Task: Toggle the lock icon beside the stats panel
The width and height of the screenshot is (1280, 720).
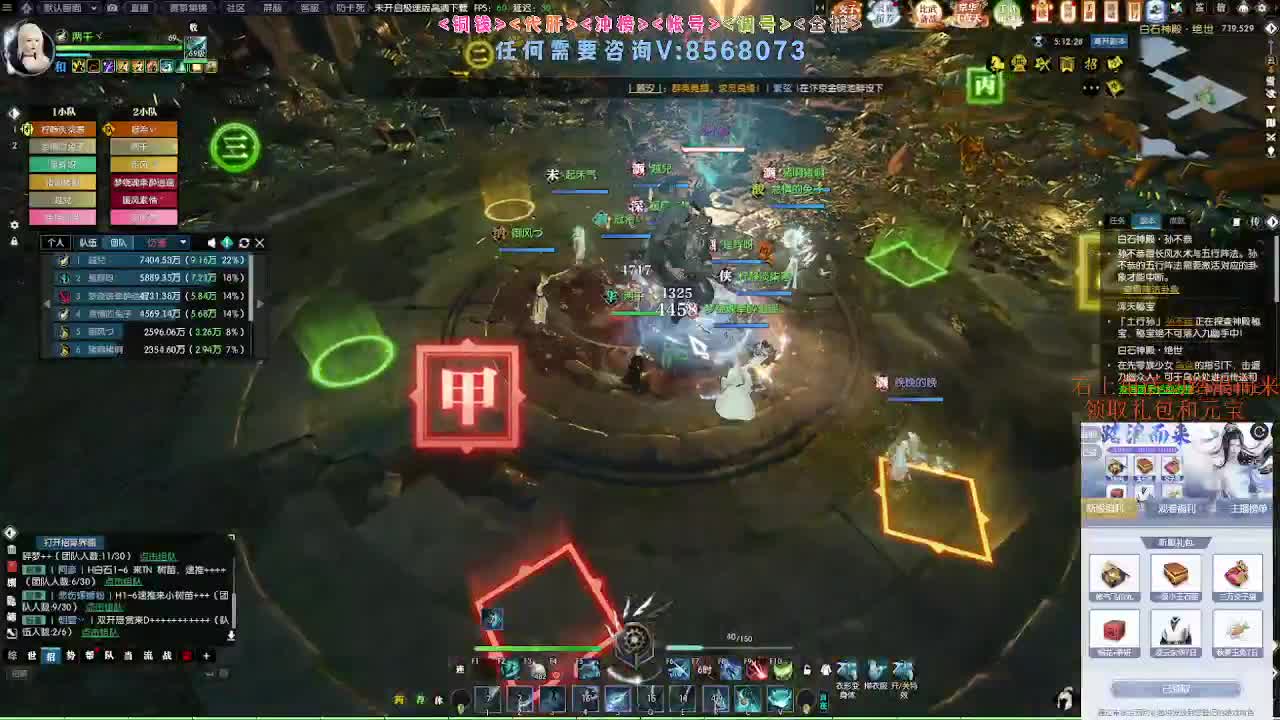Action: (14, 240)
